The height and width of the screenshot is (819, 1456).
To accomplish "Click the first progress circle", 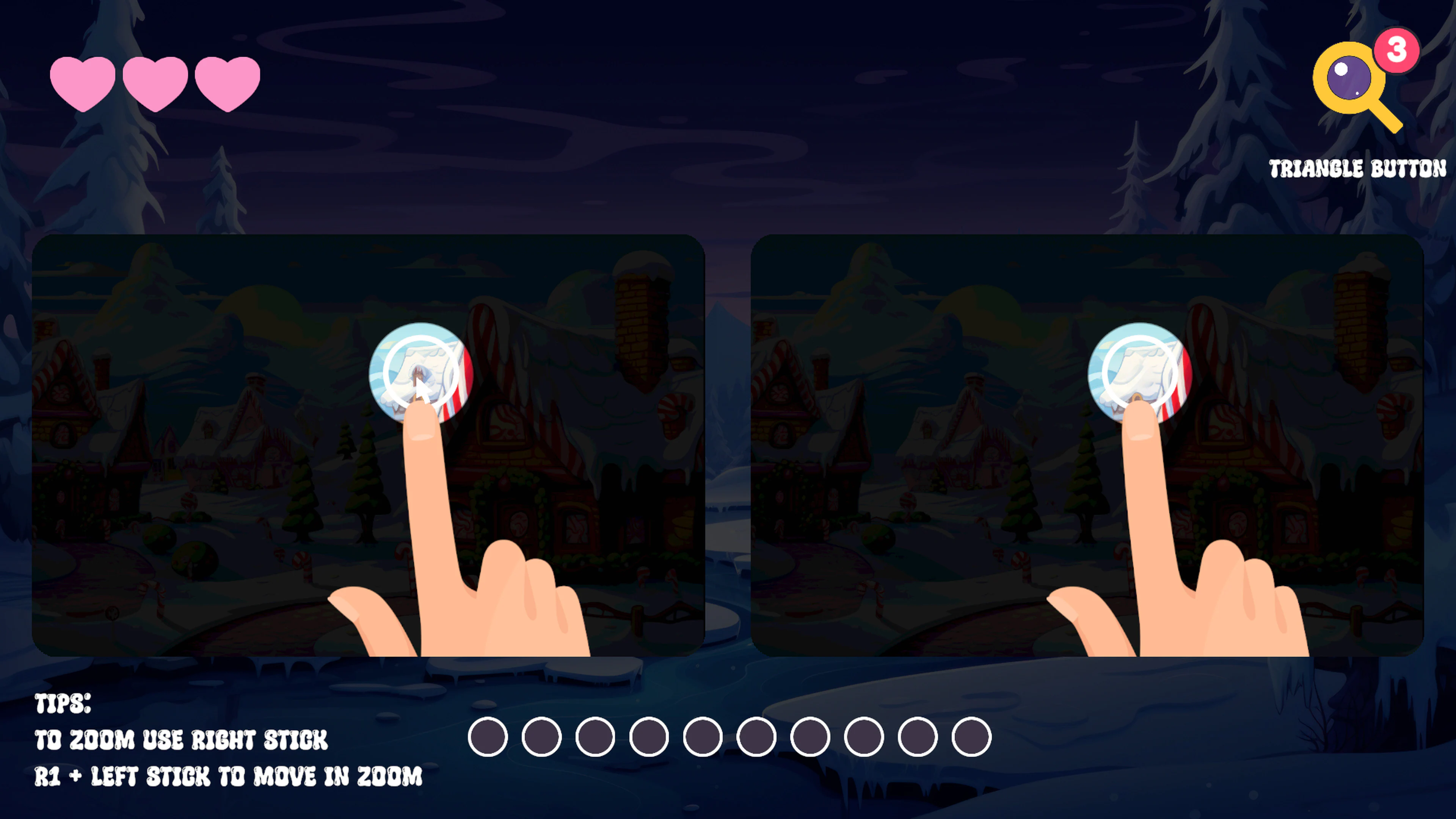I will click(x=487, y=737).
